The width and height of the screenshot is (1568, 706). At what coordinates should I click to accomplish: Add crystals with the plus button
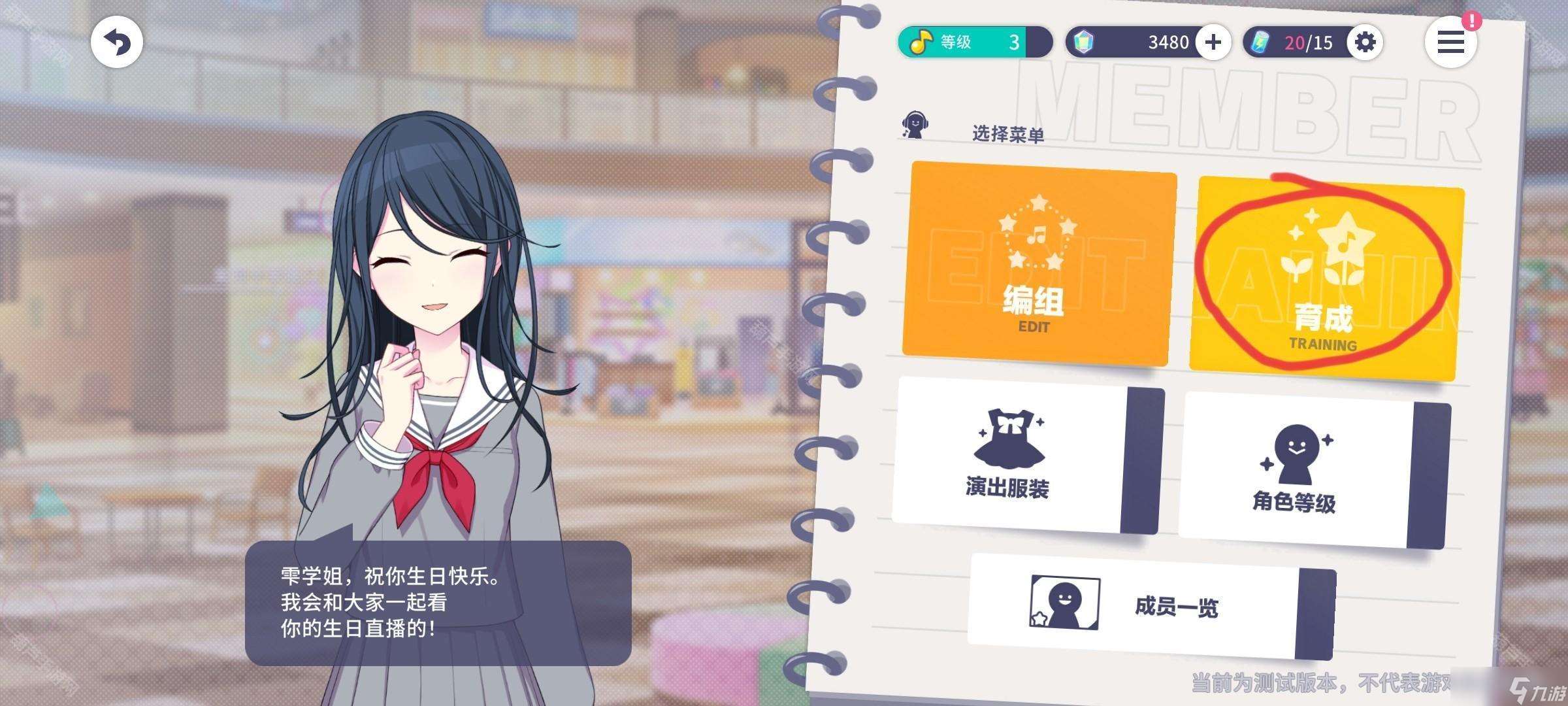tap(1213, 42)
